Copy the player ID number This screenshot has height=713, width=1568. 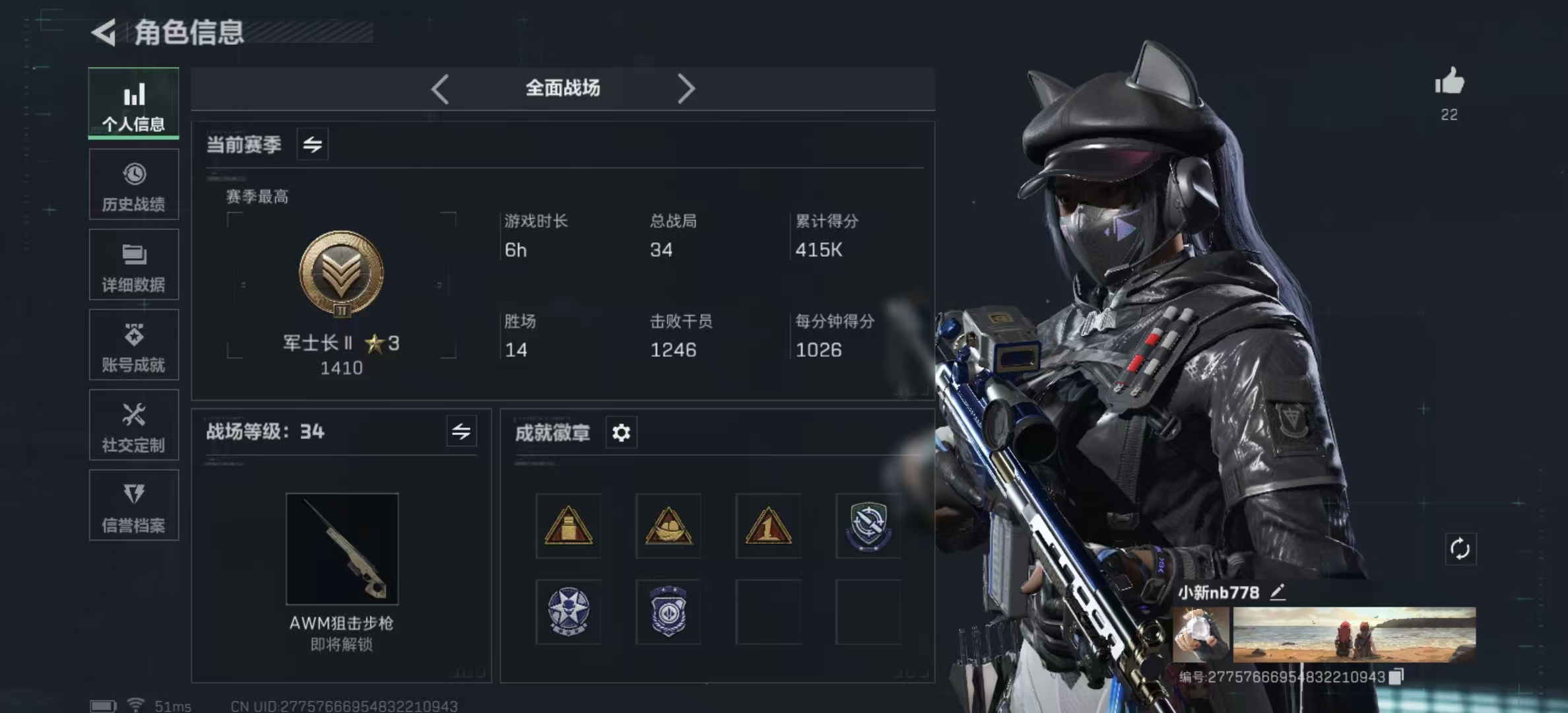point(1396,677)
